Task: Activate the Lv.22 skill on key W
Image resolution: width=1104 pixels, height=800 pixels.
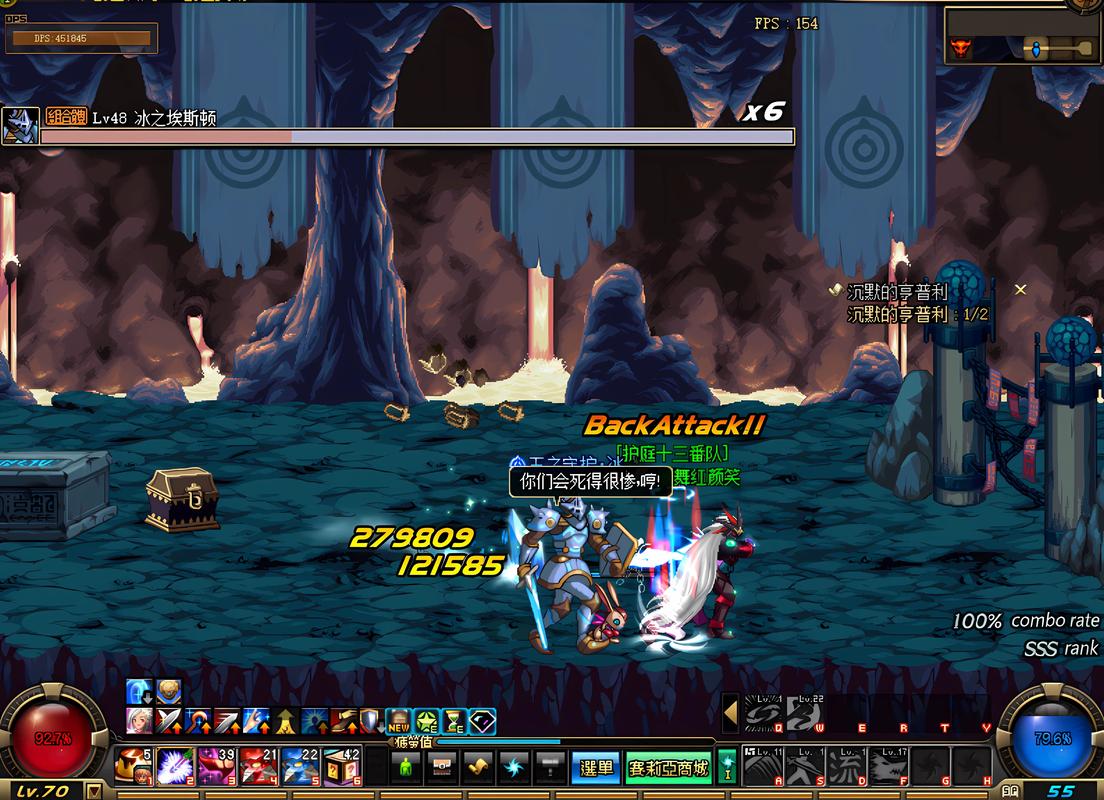Action: tap(804, 713)
